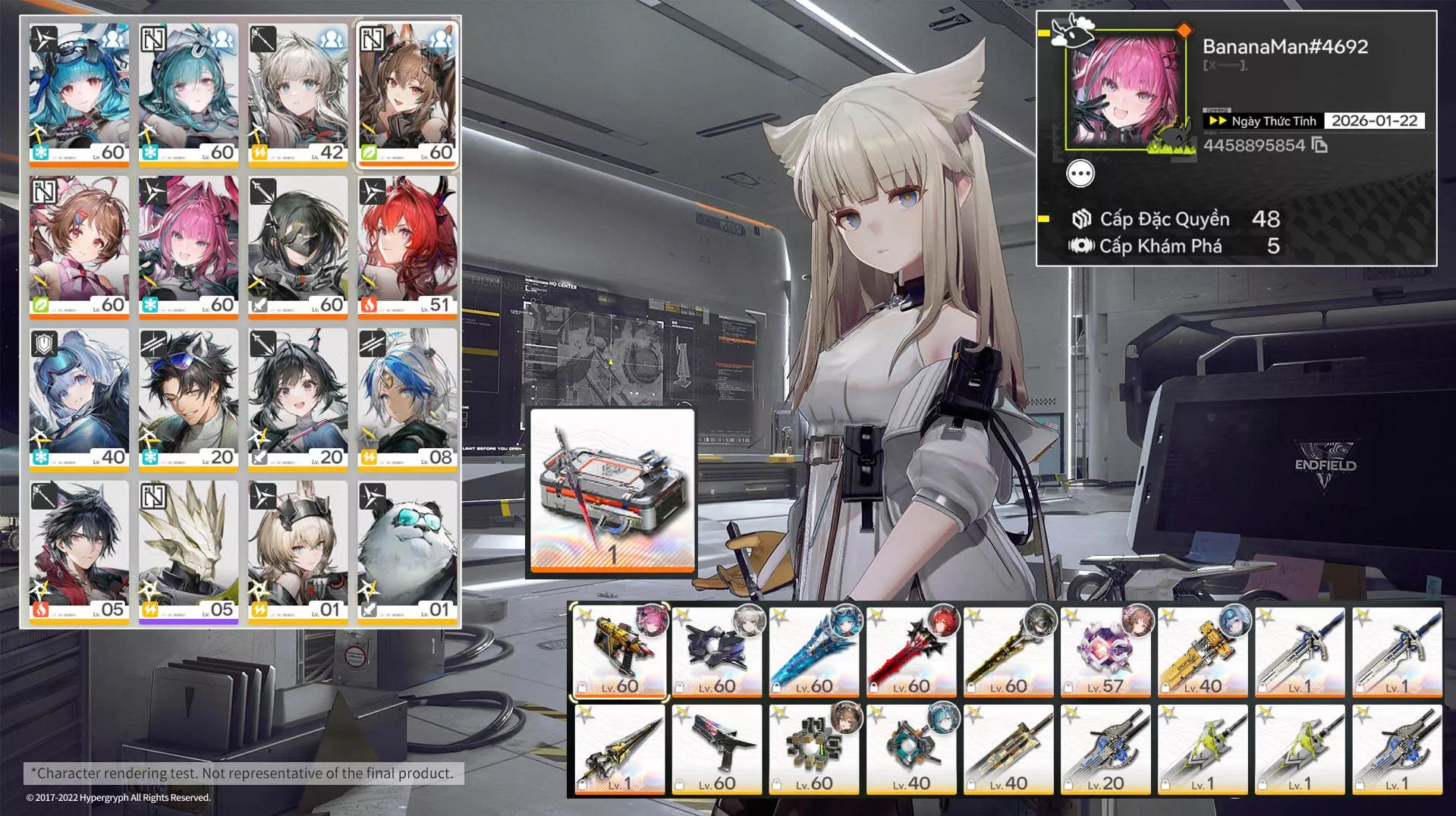Pick the white dragon level 05 character card
The width and height of the screenshot is (1456, 816).
[188, 551]
